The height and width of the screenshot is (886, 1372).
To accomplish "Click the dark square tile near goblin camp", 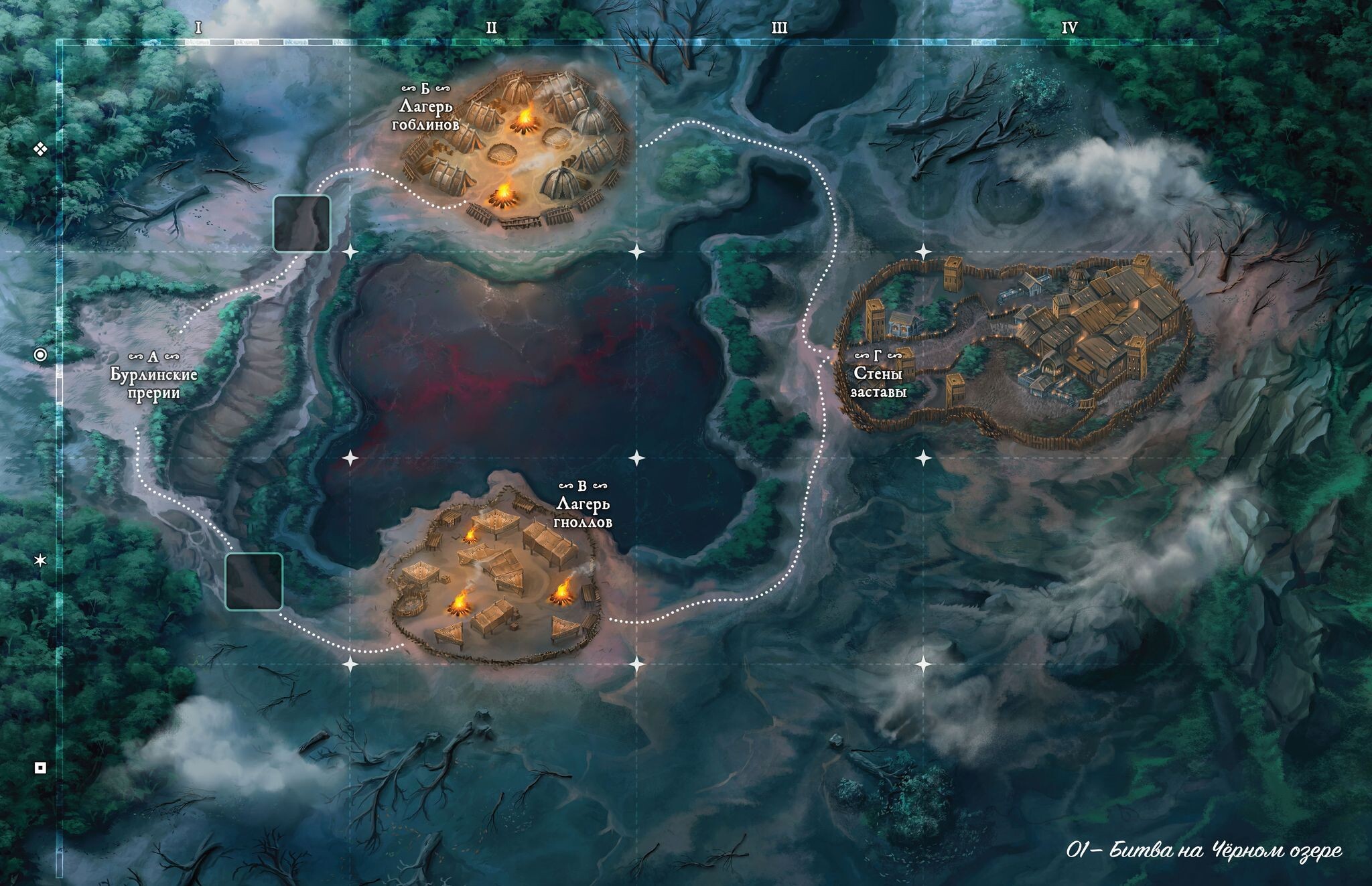I will pos(301,224).
